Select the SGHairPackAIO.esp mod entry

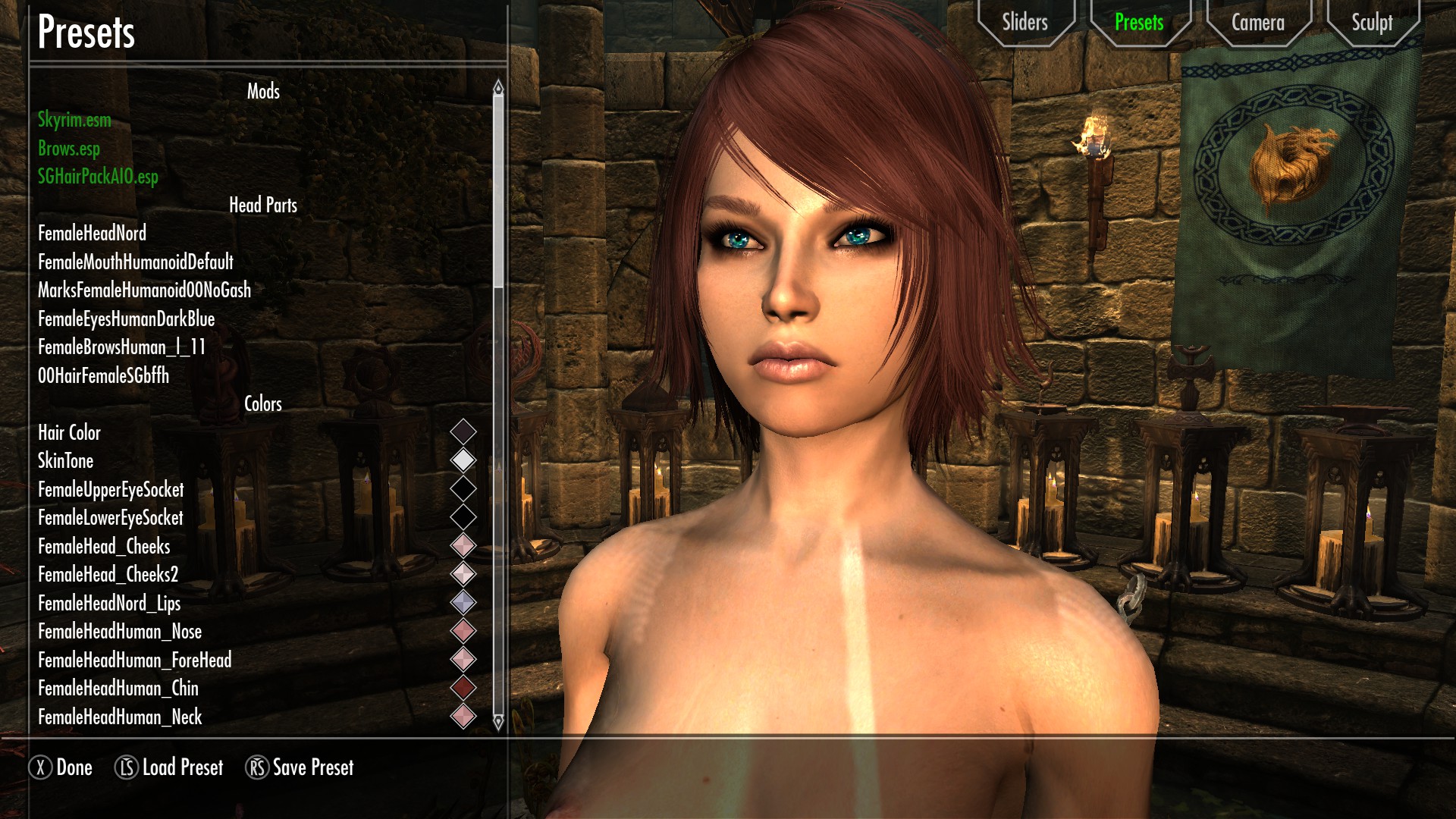pyautogui.click(x=98, y=177)
